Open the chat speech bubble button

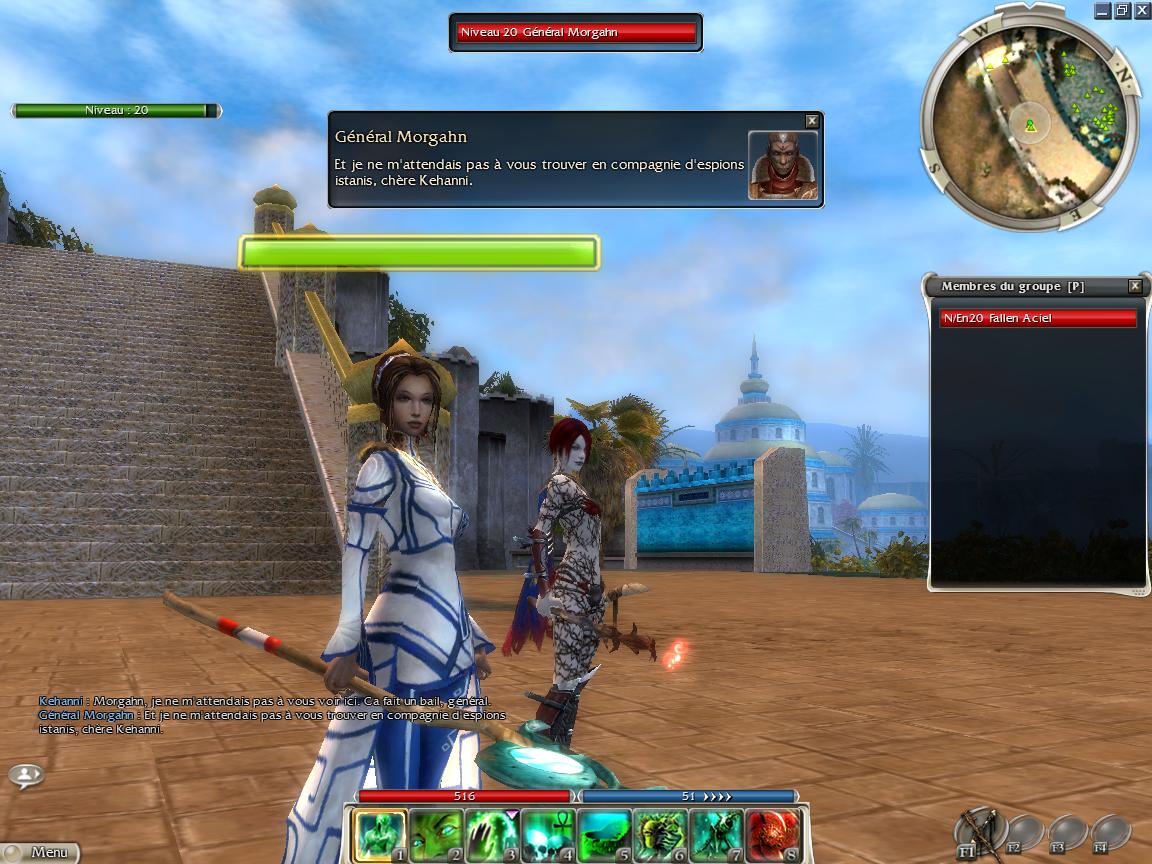[26, 775]
